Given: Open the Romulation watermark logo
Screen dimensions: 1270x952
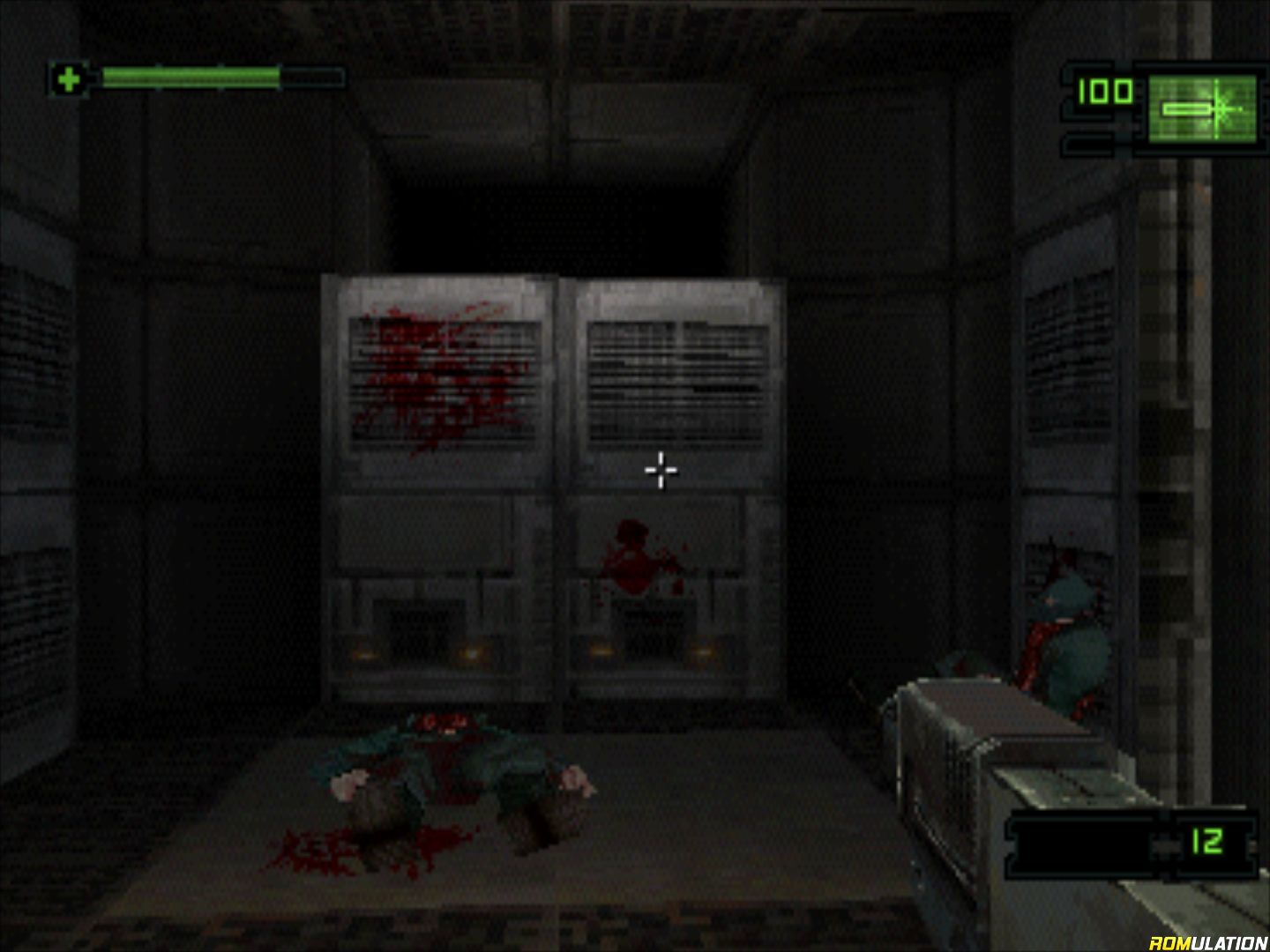Looking at the screenshot, I should click(1207, 942).
